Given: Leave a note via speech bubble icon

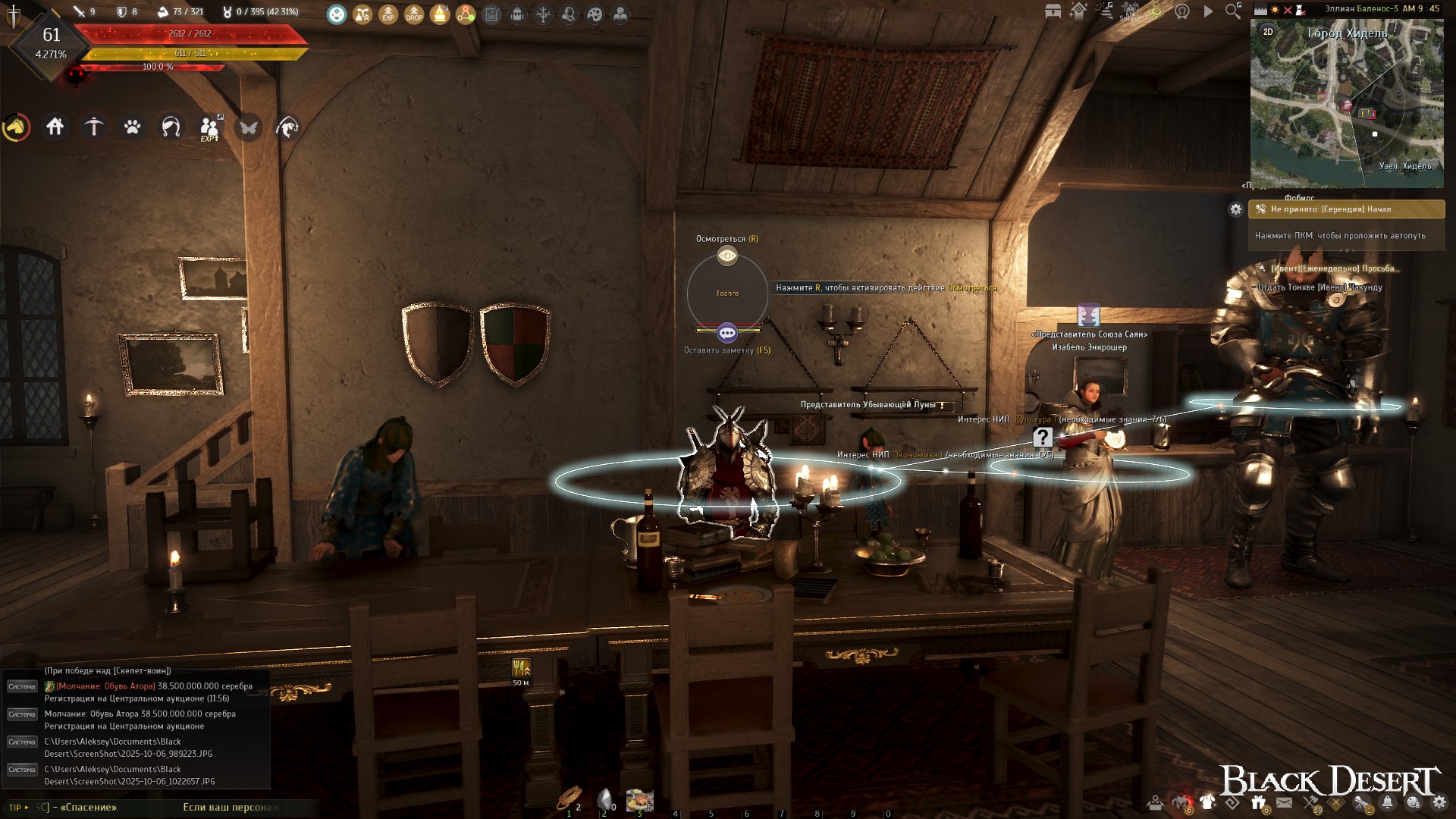Looking at the screenshot, I should pos(727,333).
